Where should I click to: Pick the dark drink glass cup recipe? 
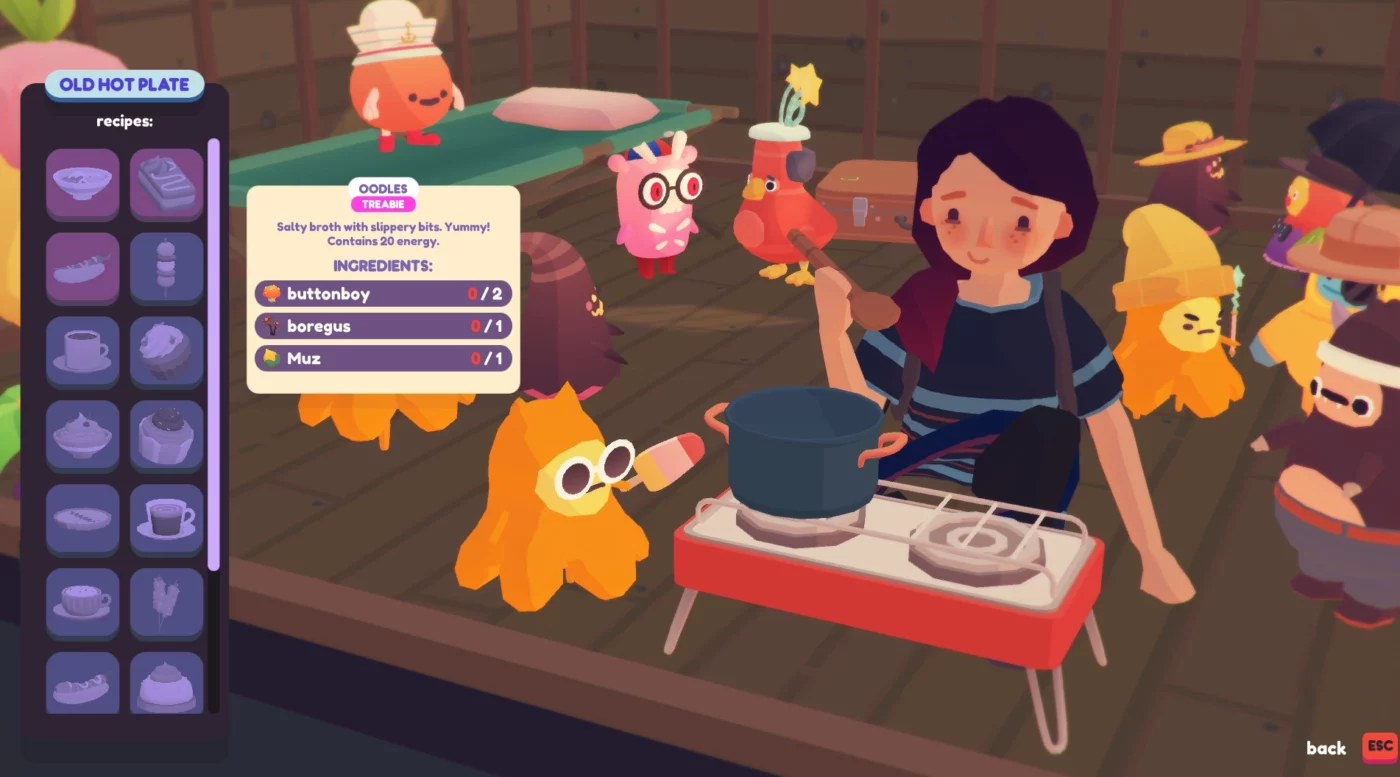click(x=166, y=520)
